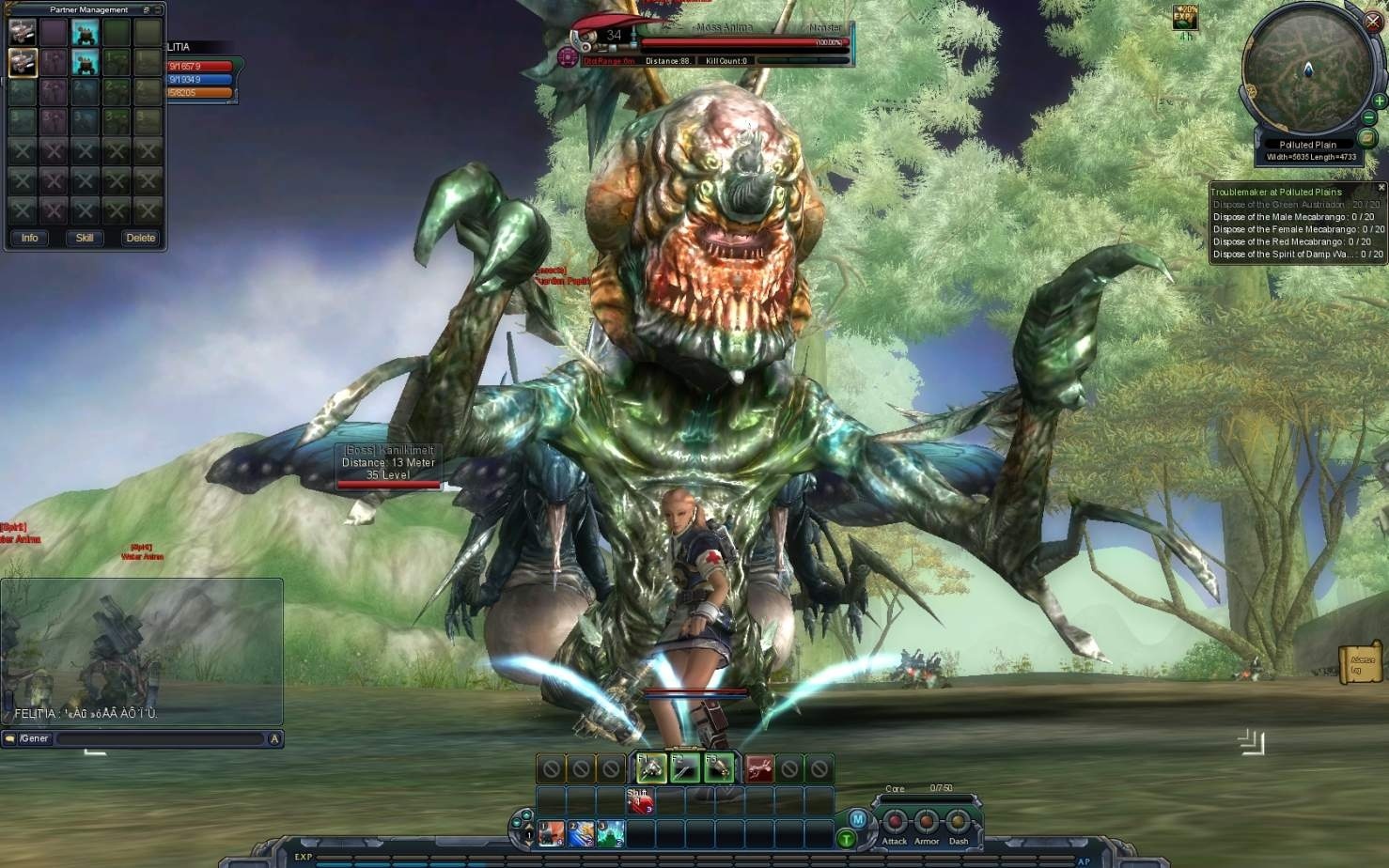
Task: Open the Skill tab in Partner Management
Action: click(83, 238)
